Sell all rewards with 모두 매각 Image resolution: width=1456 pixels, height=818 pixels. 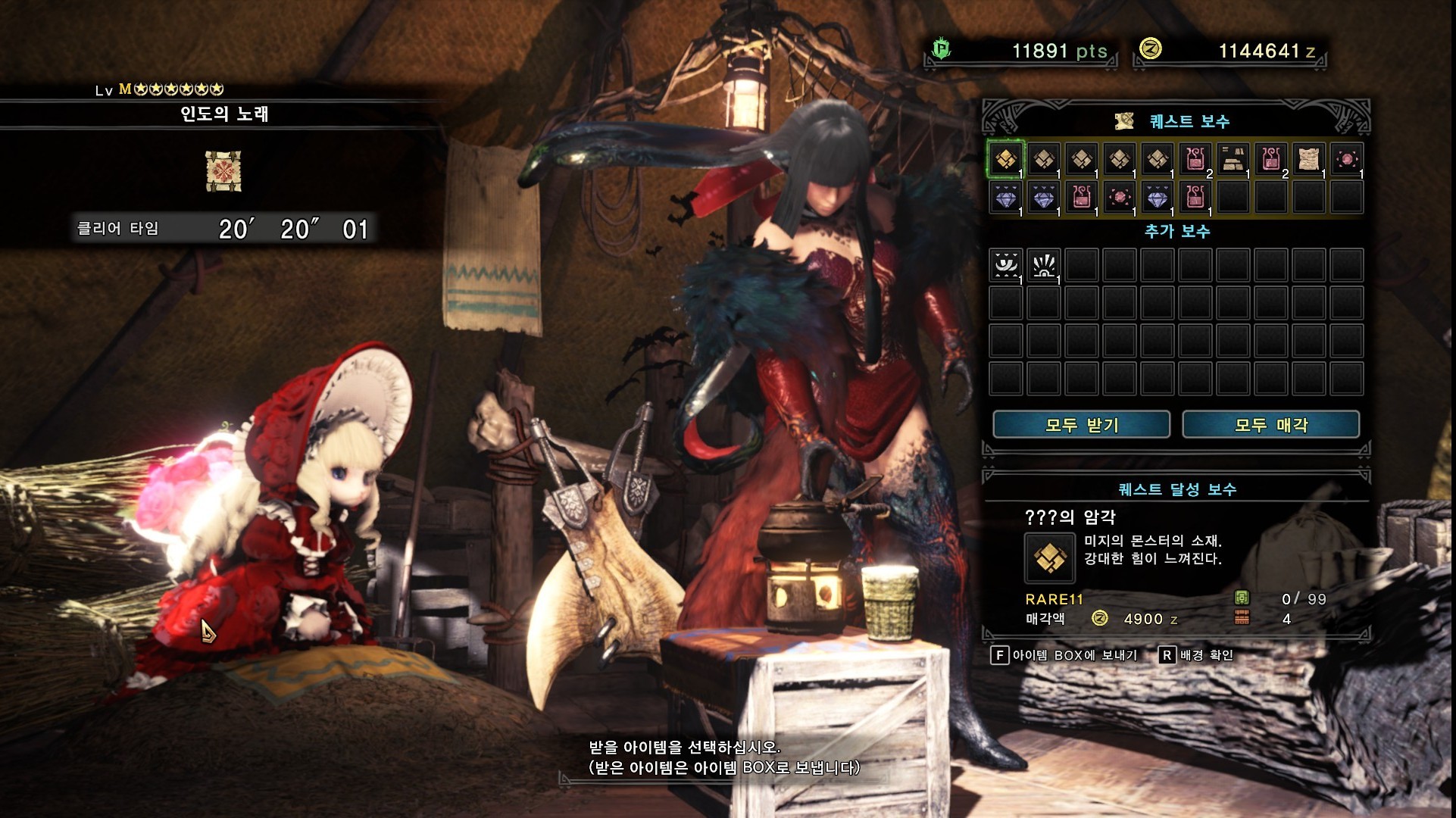tap(1270, 425)
